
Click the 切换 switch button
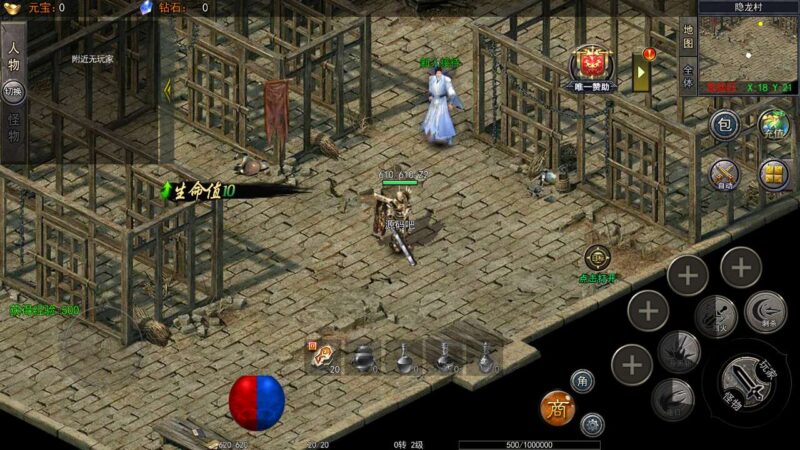pyautogui.click(x=14, y=91)
